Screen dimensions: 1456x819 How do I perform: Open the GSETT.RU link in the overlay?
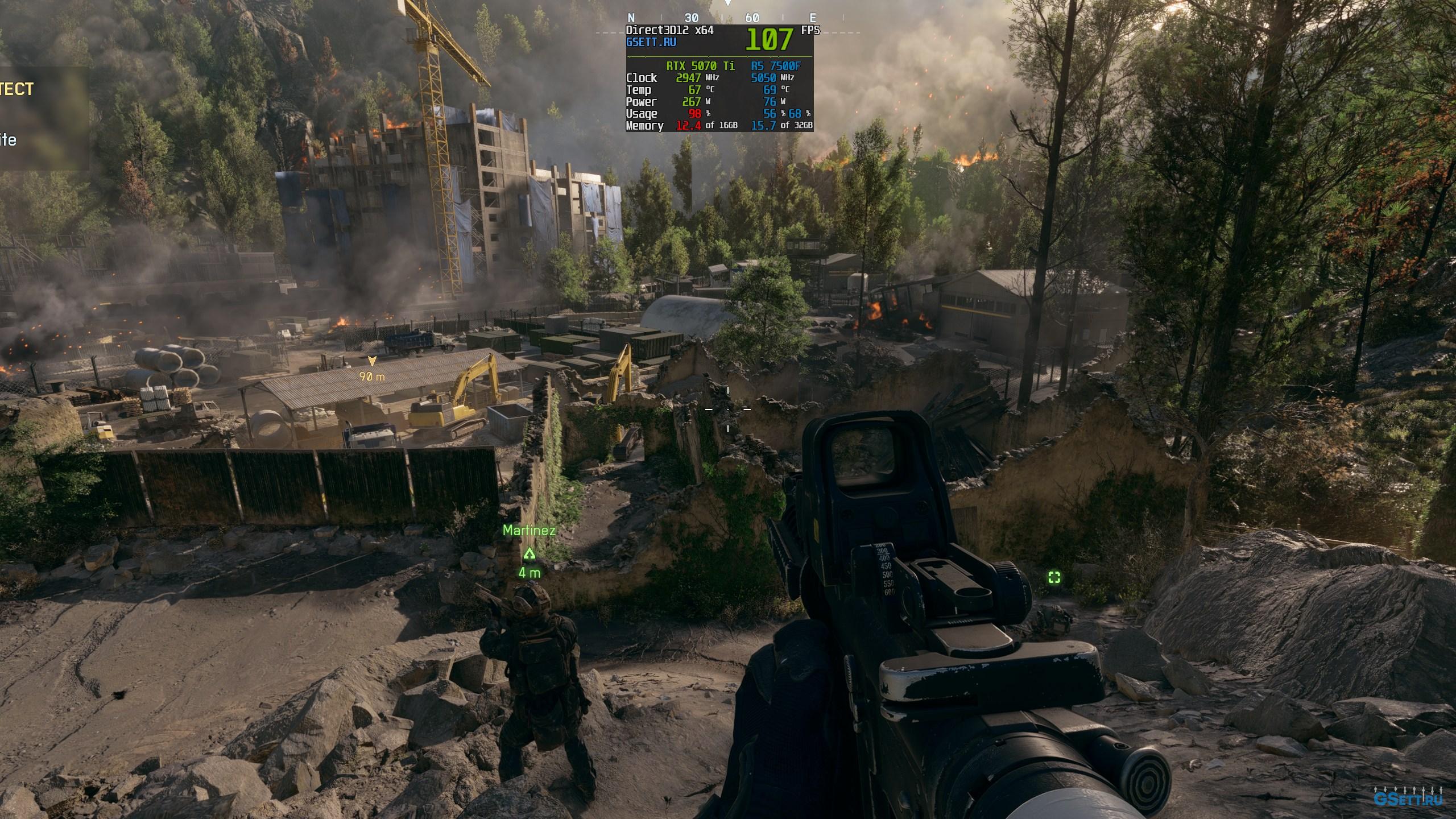click(651, 42)
